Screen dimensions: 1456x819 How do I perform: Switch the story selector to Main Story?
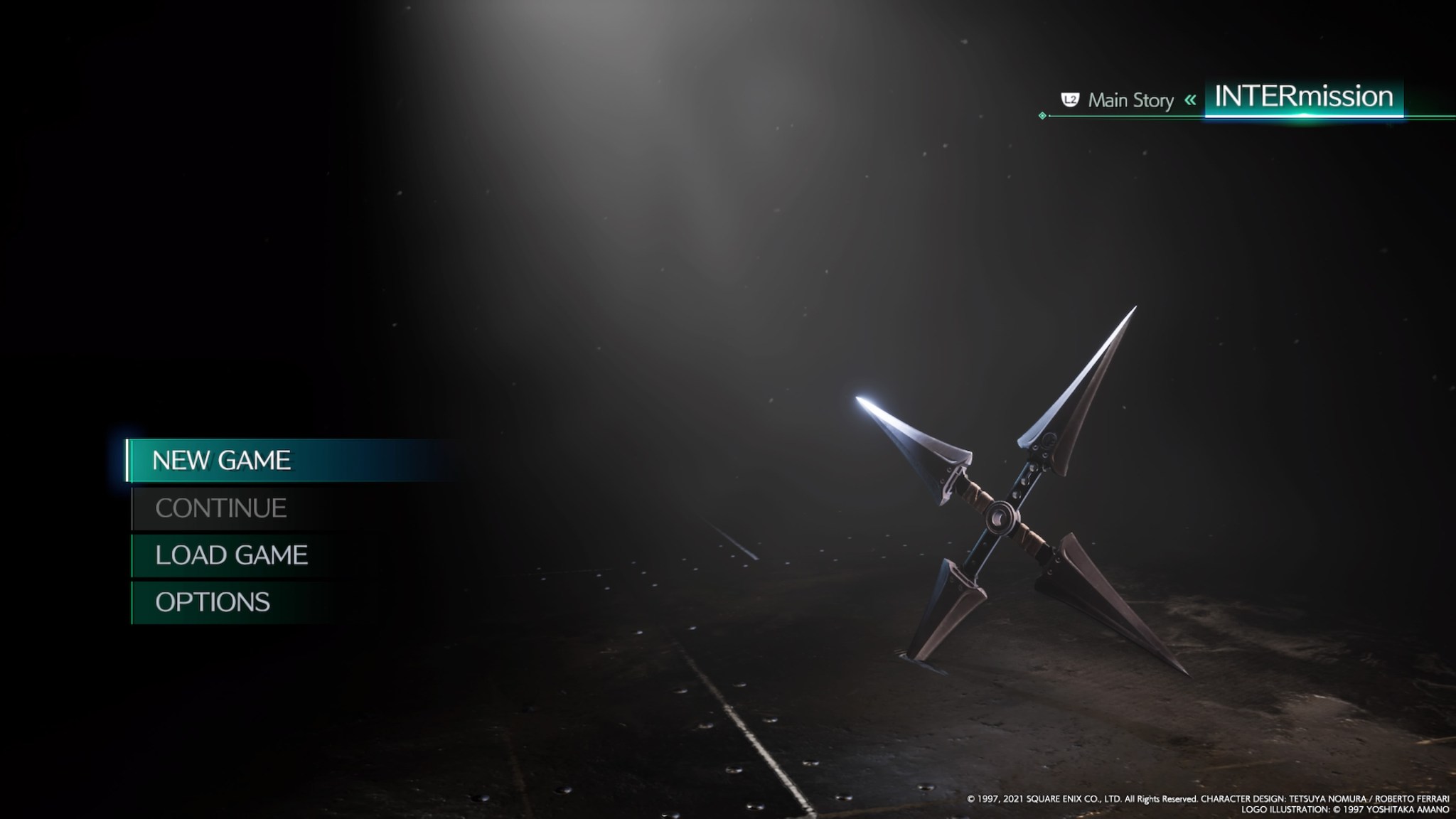[1130, 101]
